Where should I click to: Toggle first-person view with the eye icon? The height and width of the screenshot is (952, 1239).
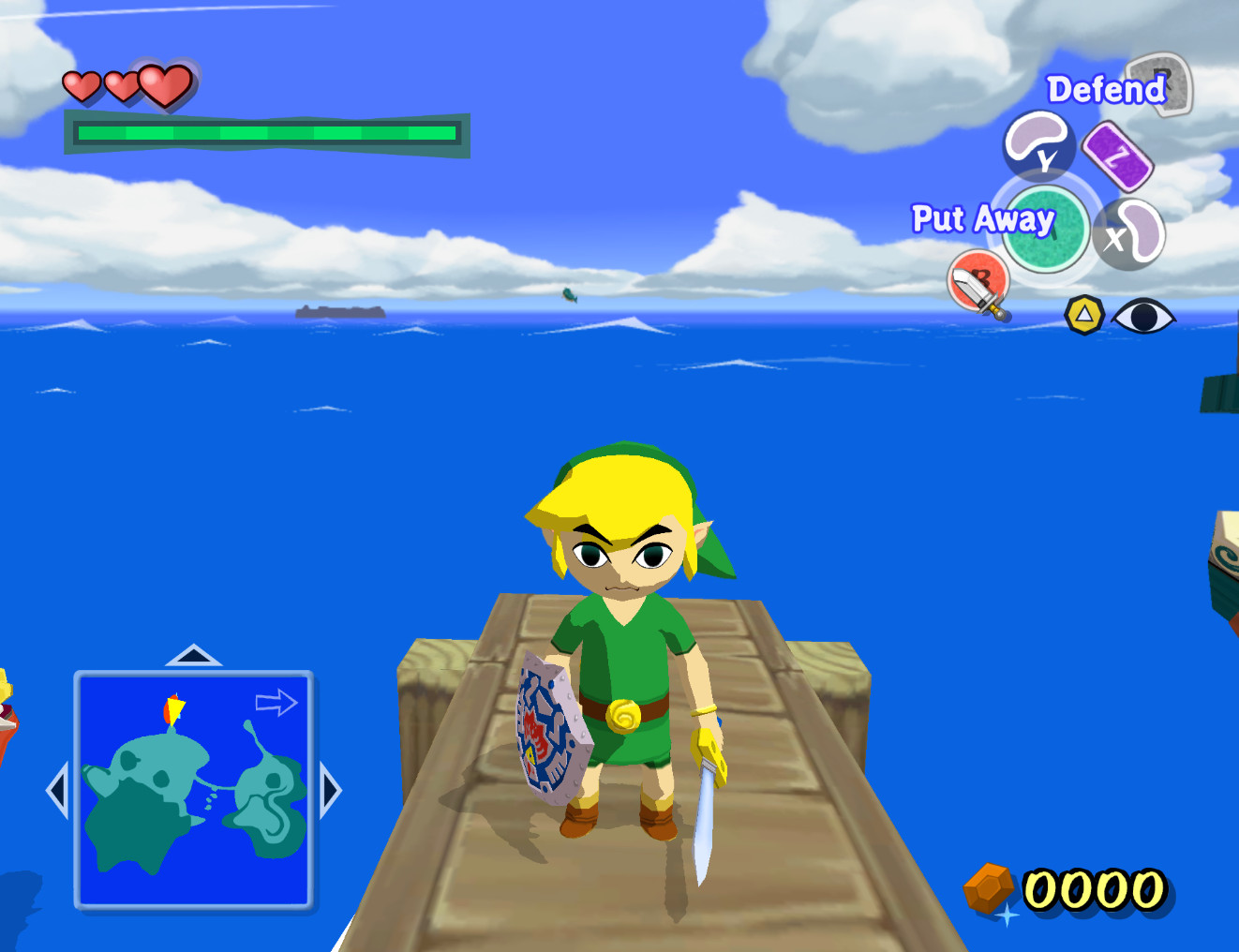coord(1145,317)
